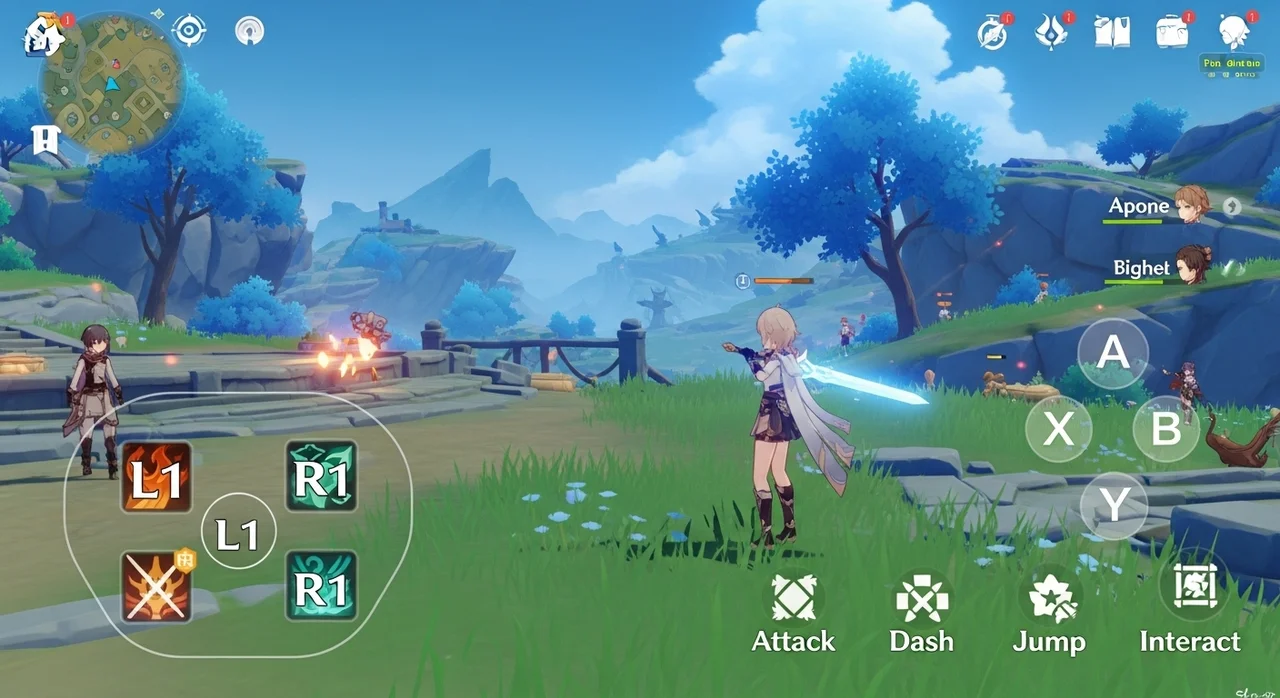1280x698 pixels.
Task: Open the compass icon with red badge
Action: click(993, 33)
